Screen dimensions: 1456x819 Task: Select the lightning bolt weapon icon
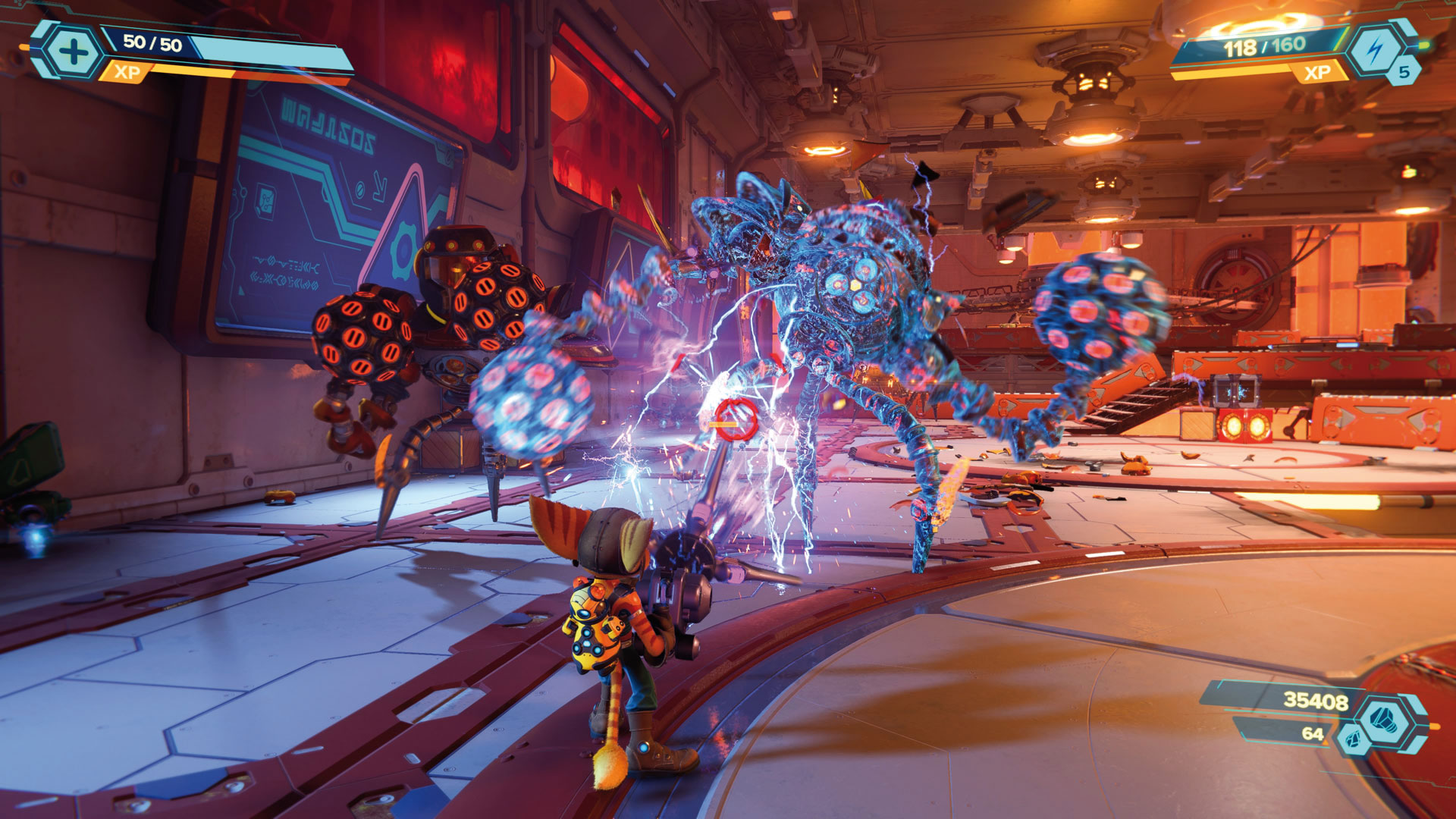click(1374, 49)
